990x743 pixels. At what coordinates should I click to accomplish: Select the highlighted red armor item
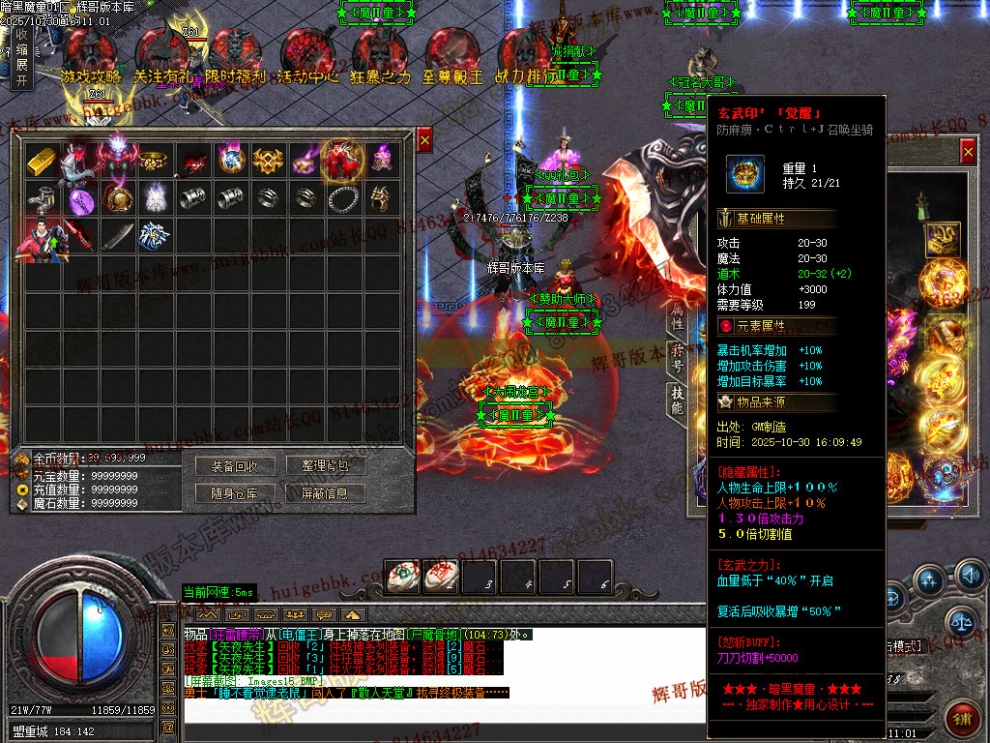[x=342, y=160]
